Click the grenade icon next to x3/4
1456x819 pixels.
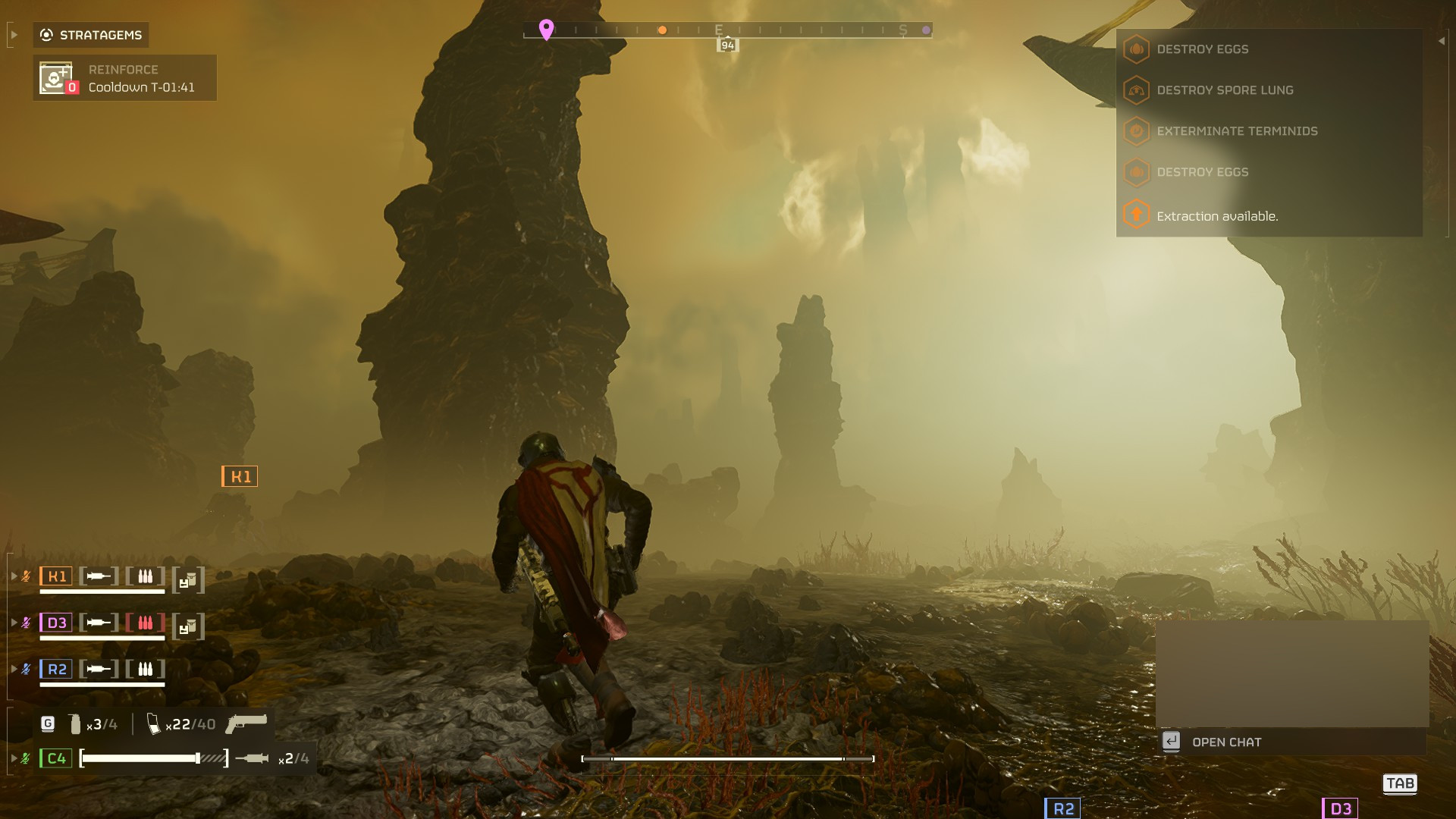(x=76, y=724)
